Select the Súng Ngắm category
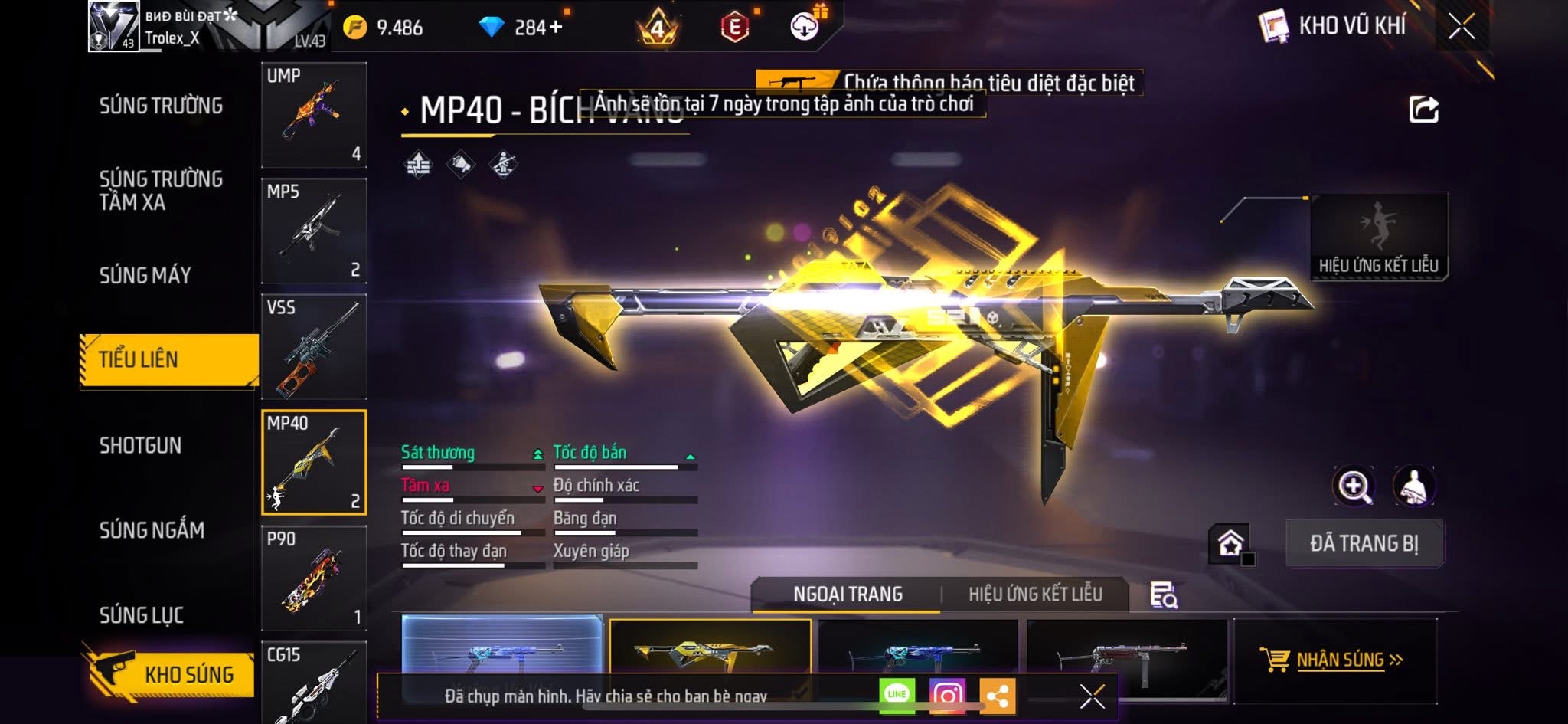The height and width of the screenshot is (724, 1568). [152, 529]
